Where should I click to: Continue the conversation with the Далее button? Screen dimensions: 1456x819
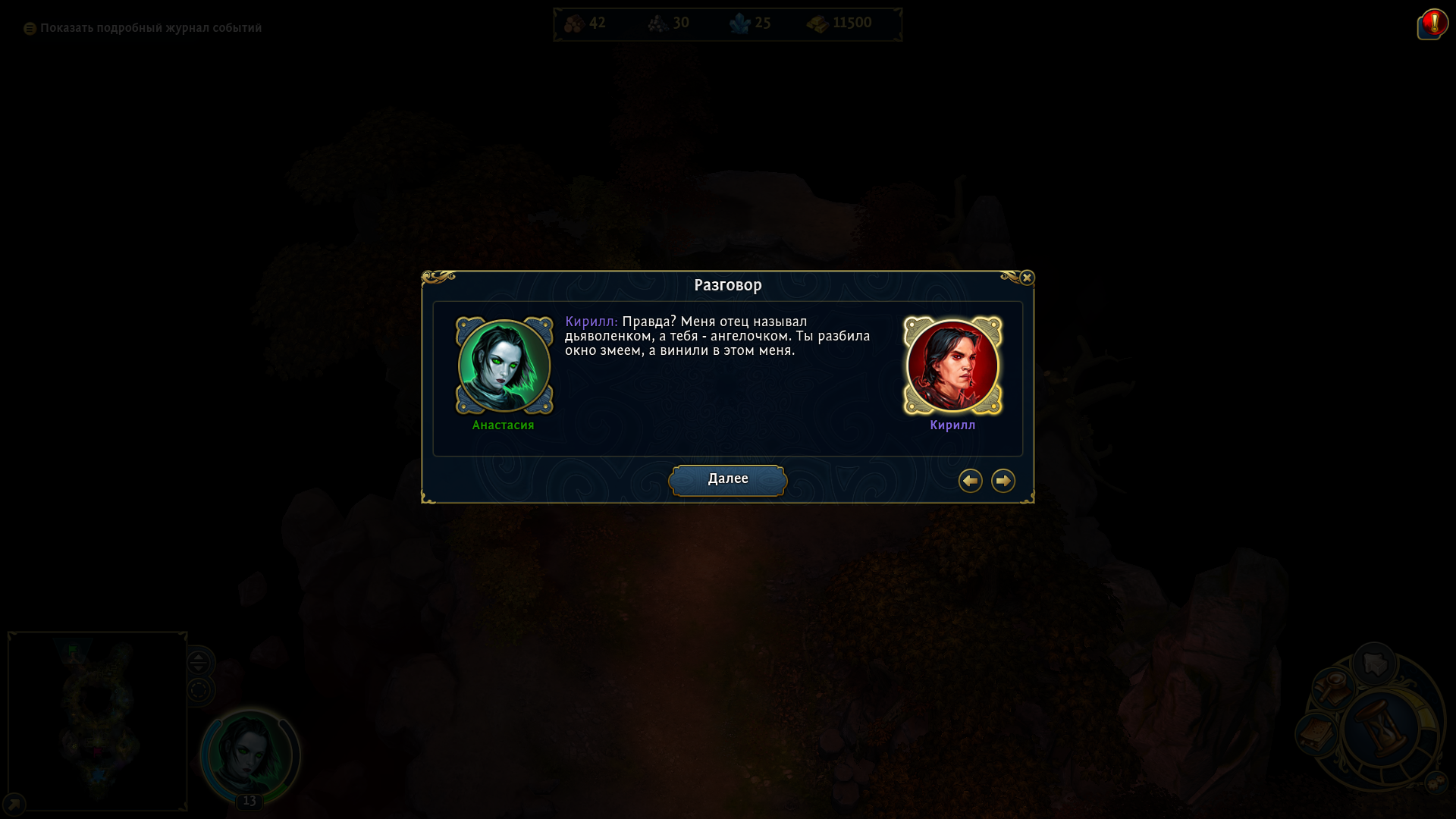(x=727, y=480)
